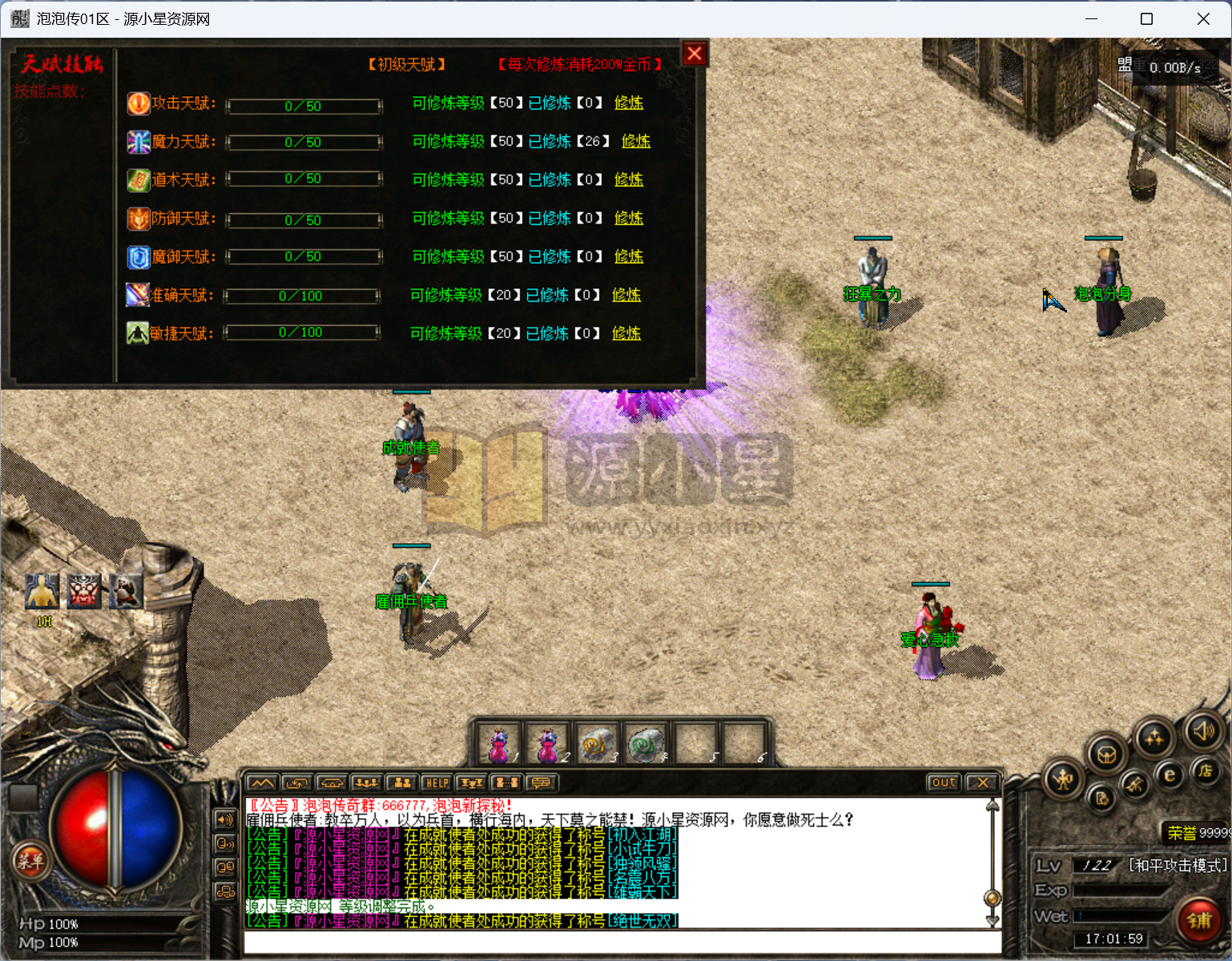Image resolution: width=1232 pixels, height=961 pixels.
Task: Open the round 菜单 menu button
Action: [x=30, y=861]
